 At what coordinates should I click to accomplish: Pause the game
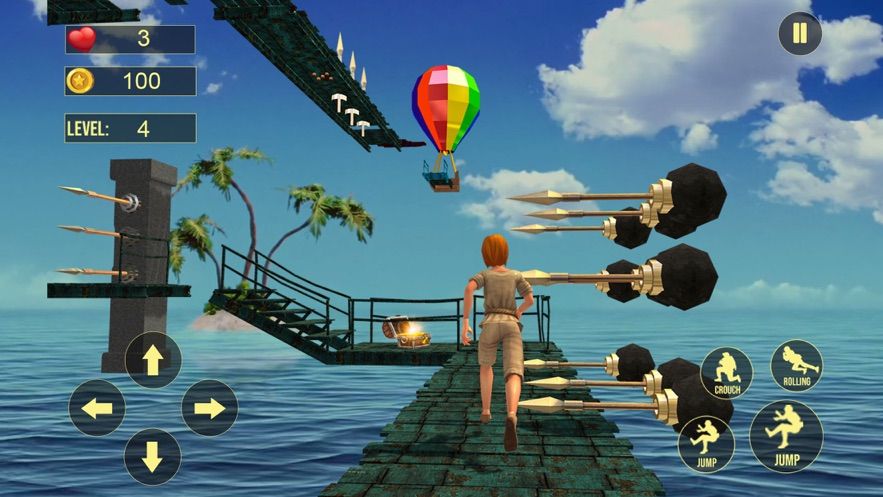coord(800,34)
